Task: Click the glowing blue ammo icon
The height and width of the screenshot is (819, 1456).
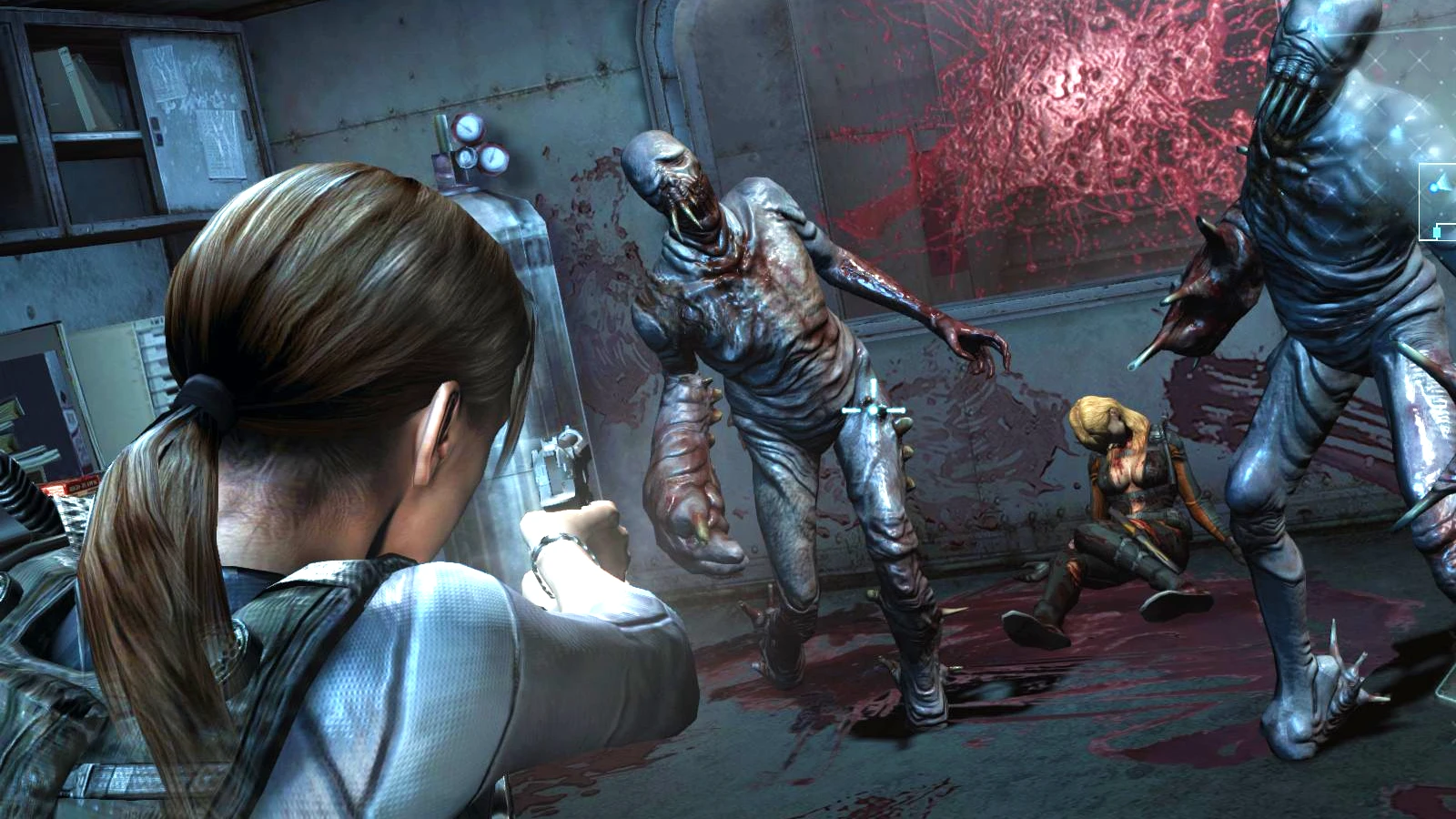Action: (1433, 187)
